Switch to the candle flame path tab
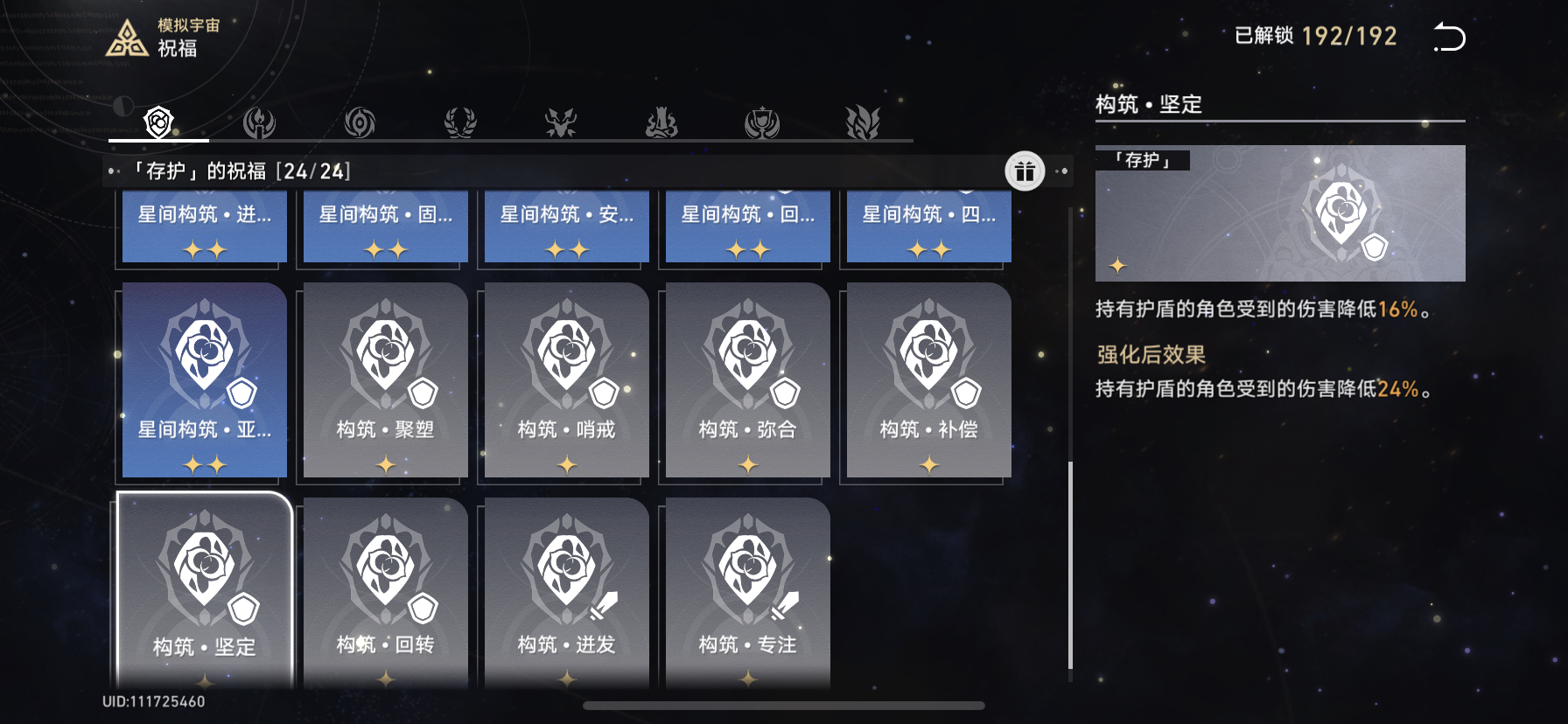Image resolution: width=1568 pixels, height=724 pixels. point(259,122)
